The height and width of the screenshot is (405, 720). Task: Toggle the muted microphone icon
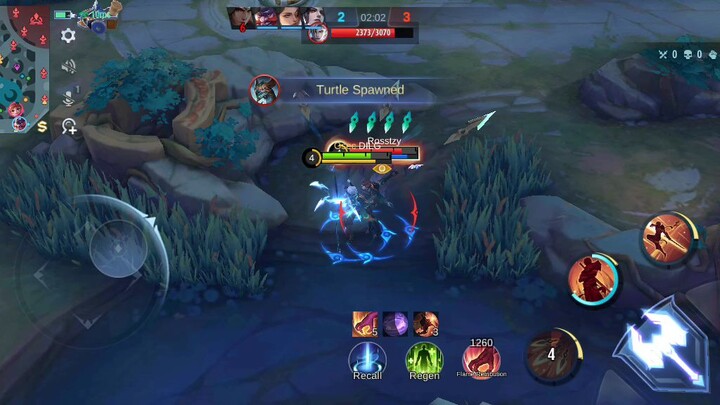[68, 97]
